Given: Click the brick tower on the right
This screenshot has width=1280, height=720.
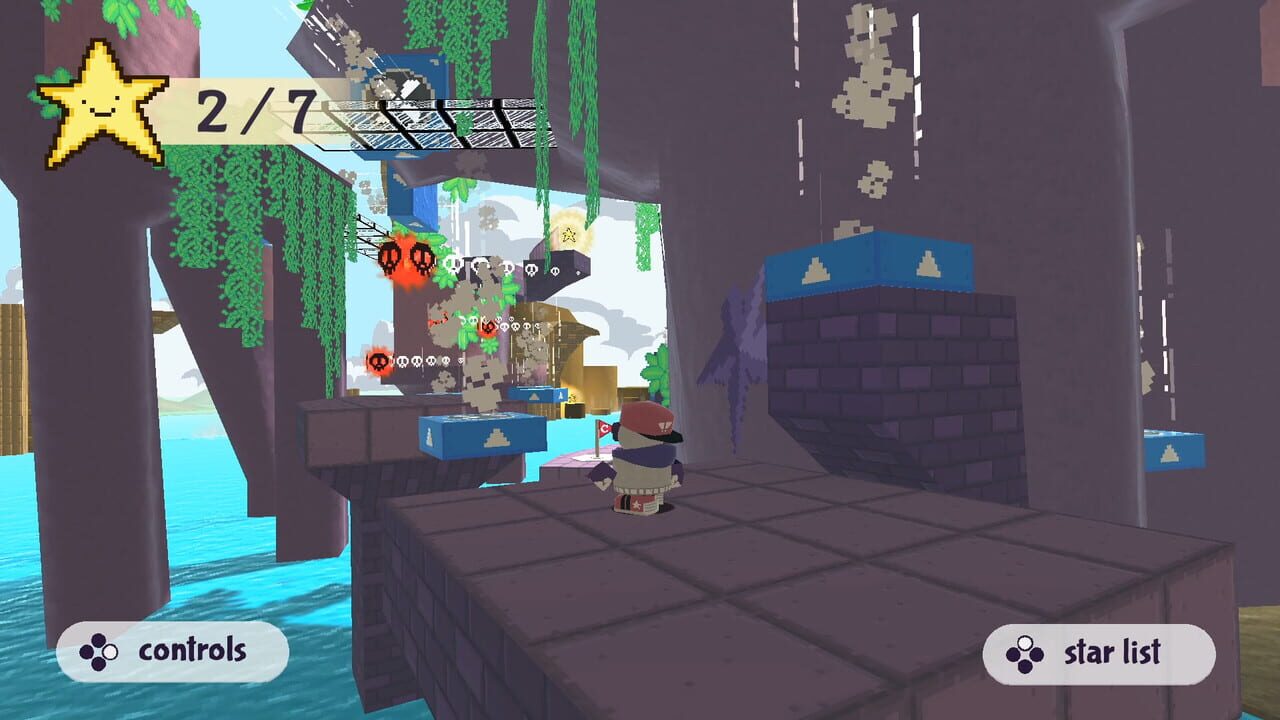Looking at the screenshot, I should (880, 380).
